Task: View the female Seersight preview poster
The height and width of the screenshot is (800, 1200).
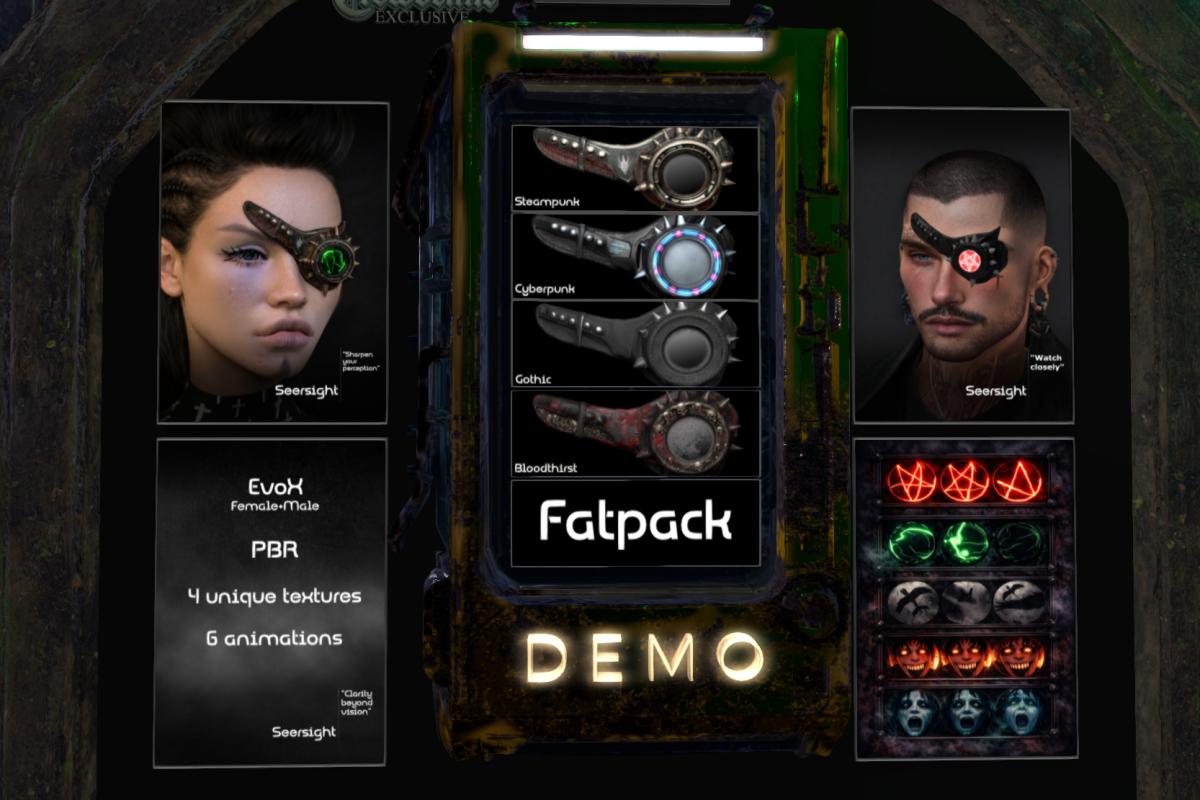Action: [273, 262]
